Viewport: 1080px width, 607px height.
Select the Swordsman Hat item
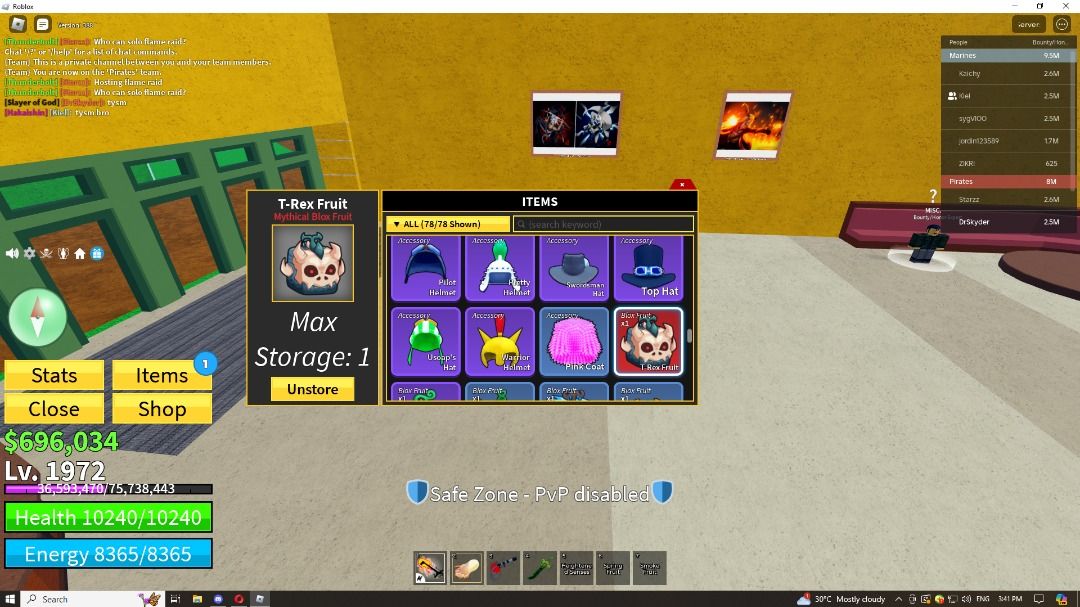(x=574, y=268)
